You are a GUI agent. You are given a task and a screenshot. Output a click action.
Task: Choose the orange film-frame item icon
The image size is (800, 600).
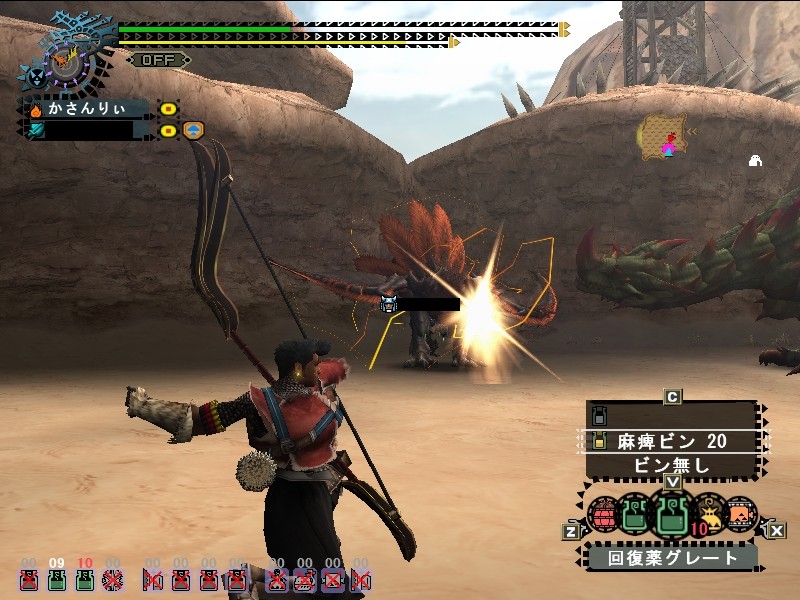pyautogui.click(x=741, y=514)
